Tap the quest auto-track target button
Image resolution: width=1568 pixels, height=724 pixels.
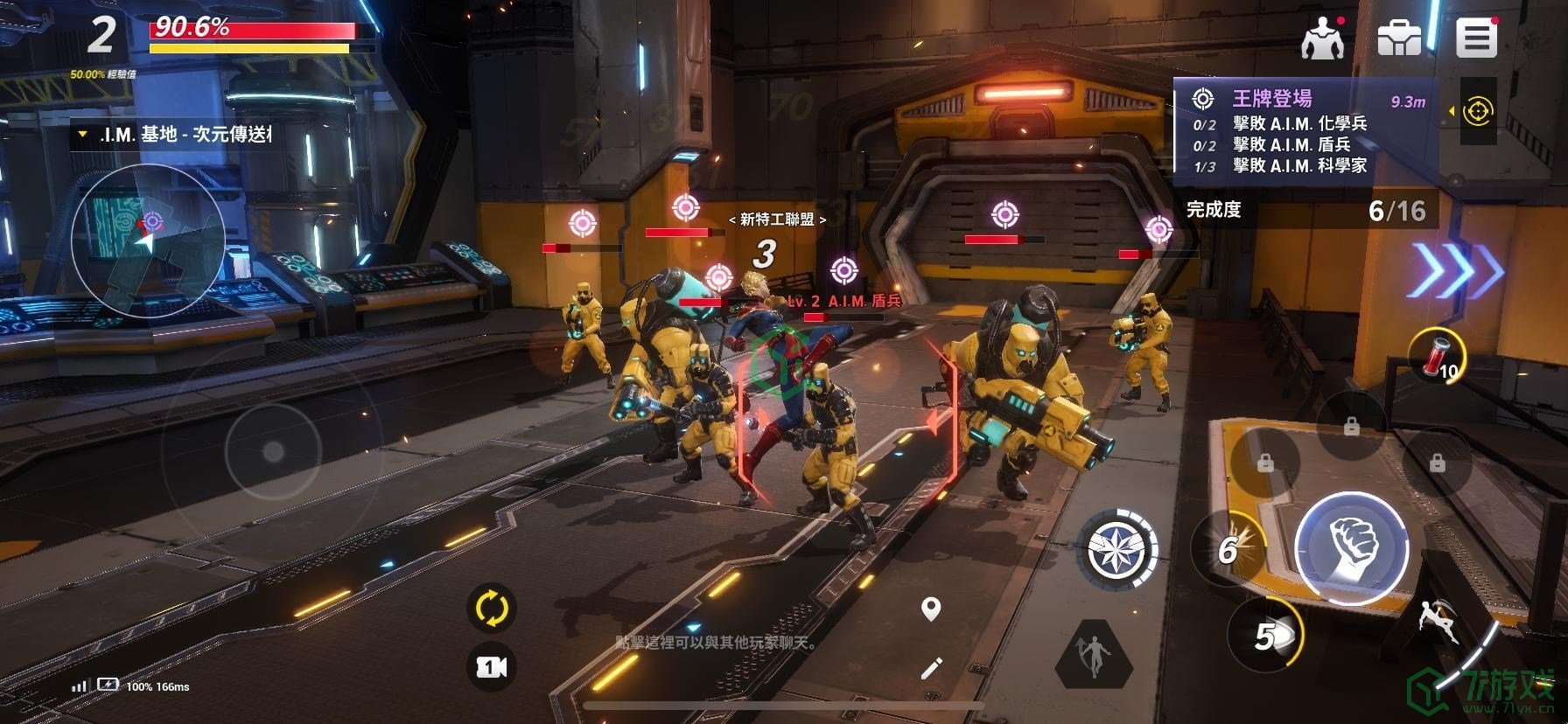(1478, 111)
